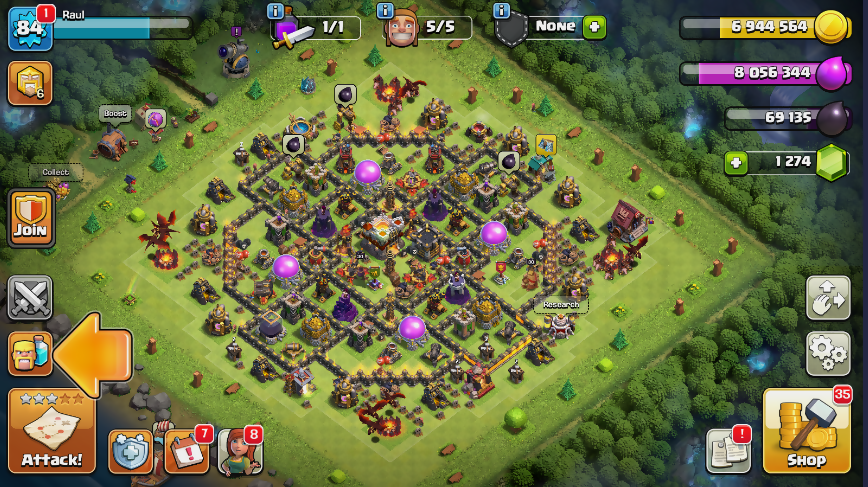The image size is (868, 487).
Task: Open the village layout editor hand button
Action: coord(828,298)
